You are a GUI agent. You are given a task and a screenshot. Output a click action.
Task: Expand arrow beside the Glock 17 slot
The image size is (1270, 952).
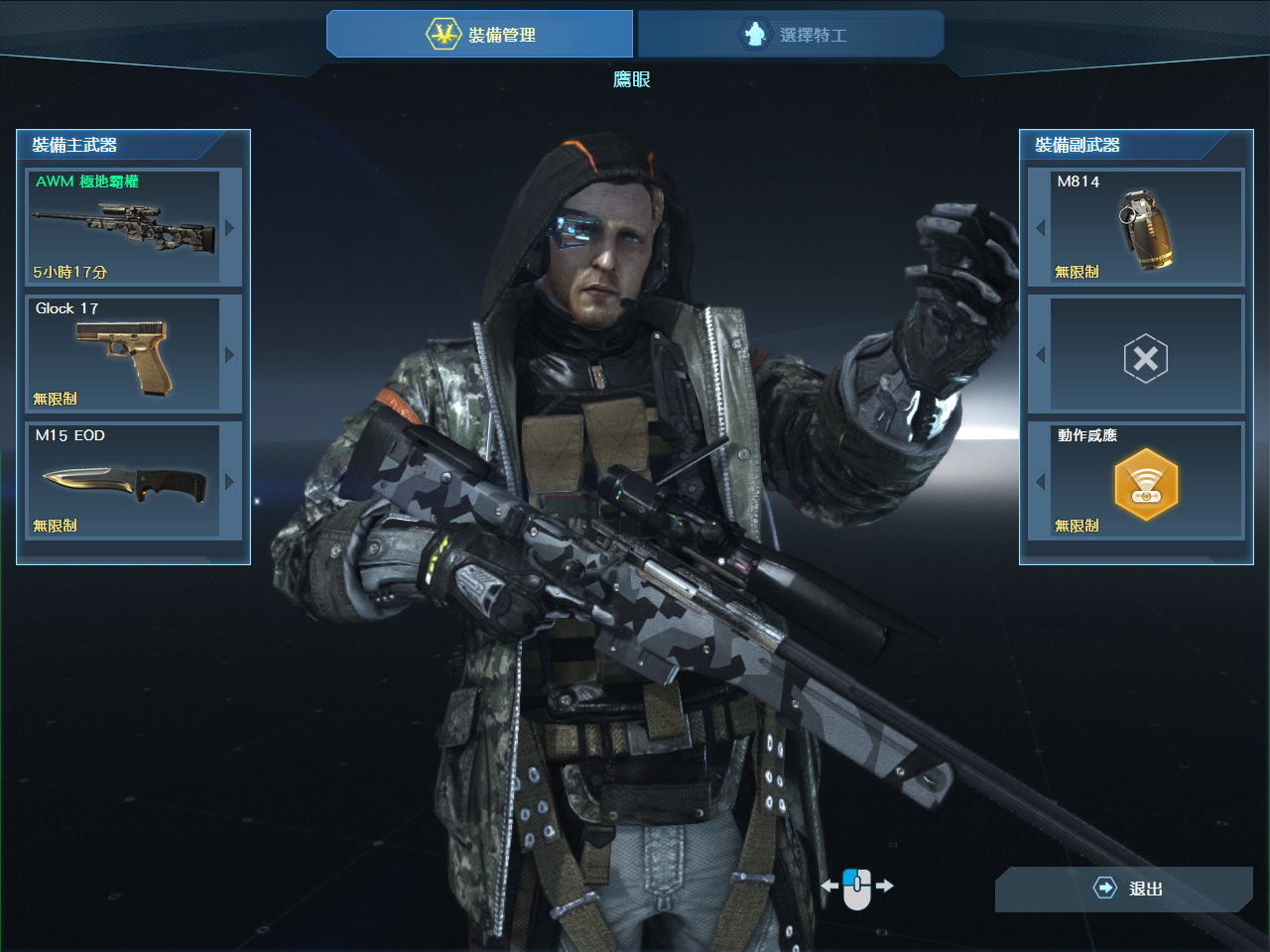click(230, 355)
